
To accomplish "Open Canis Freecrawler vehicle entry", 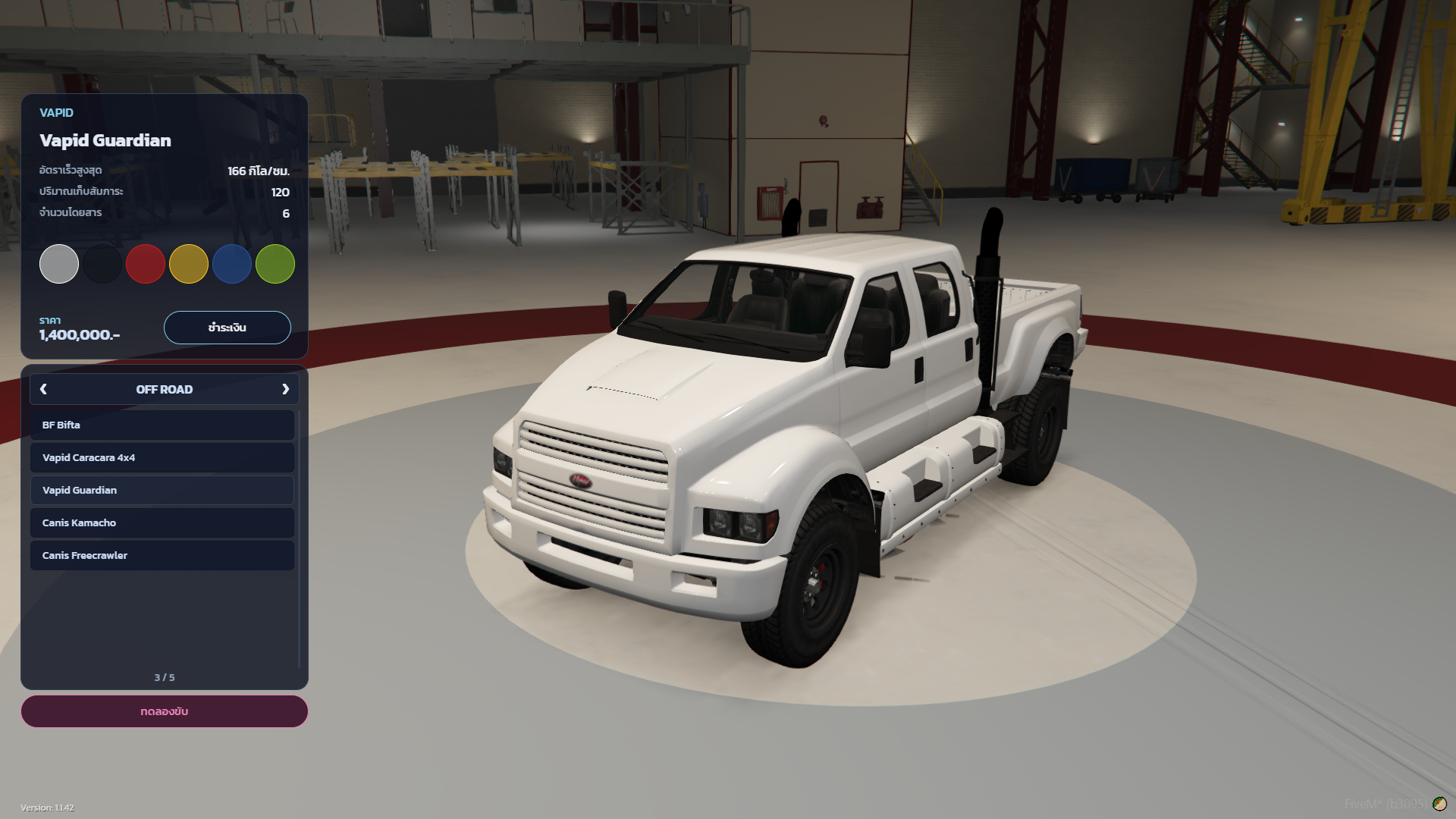I will [x=162, y=556].
